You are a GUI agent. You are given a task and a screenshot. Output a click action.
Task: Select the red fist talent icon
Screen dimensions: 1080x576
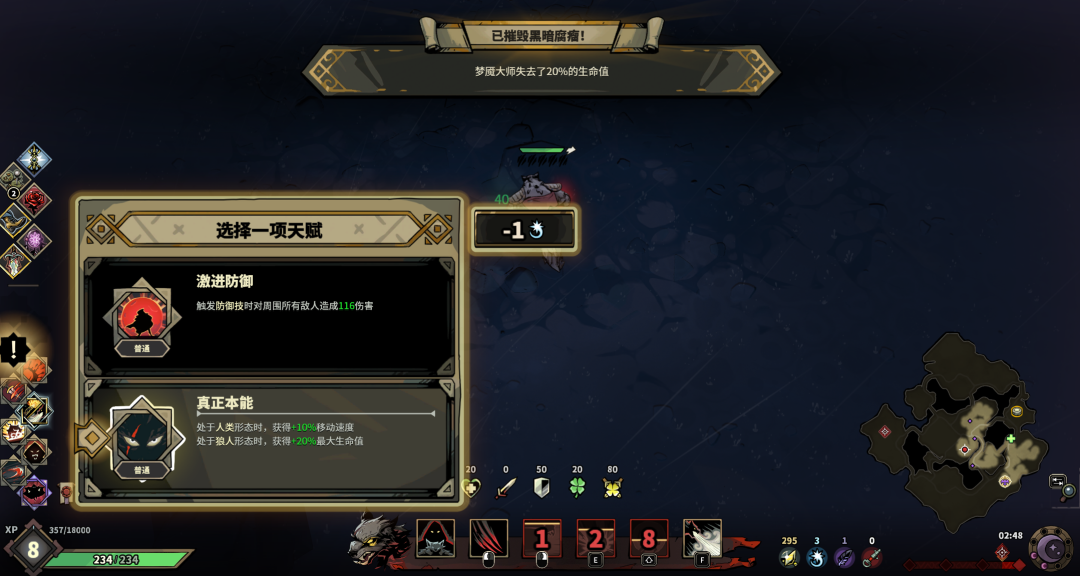point(36,371)
